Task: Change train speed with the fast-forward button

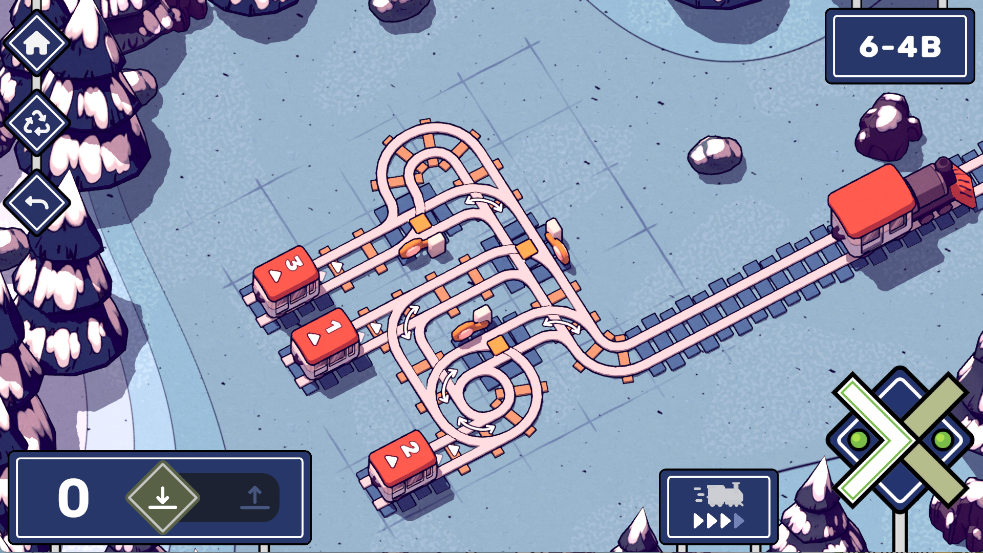Action: pyautogui.click(x=718, y=507)
